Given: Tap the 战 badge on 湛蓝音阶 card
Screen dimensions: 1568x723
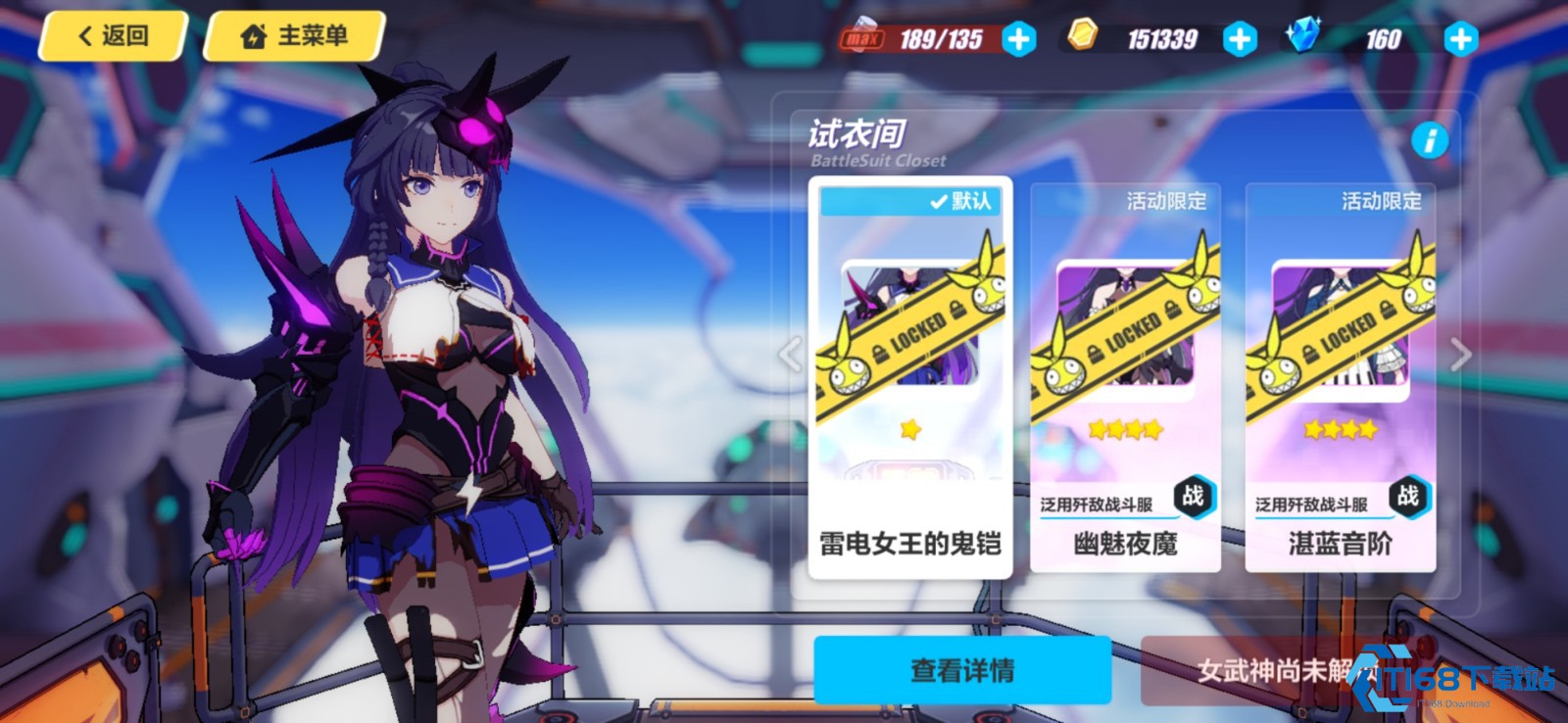Looking at the screenshot, I should tap(1407, 498).
